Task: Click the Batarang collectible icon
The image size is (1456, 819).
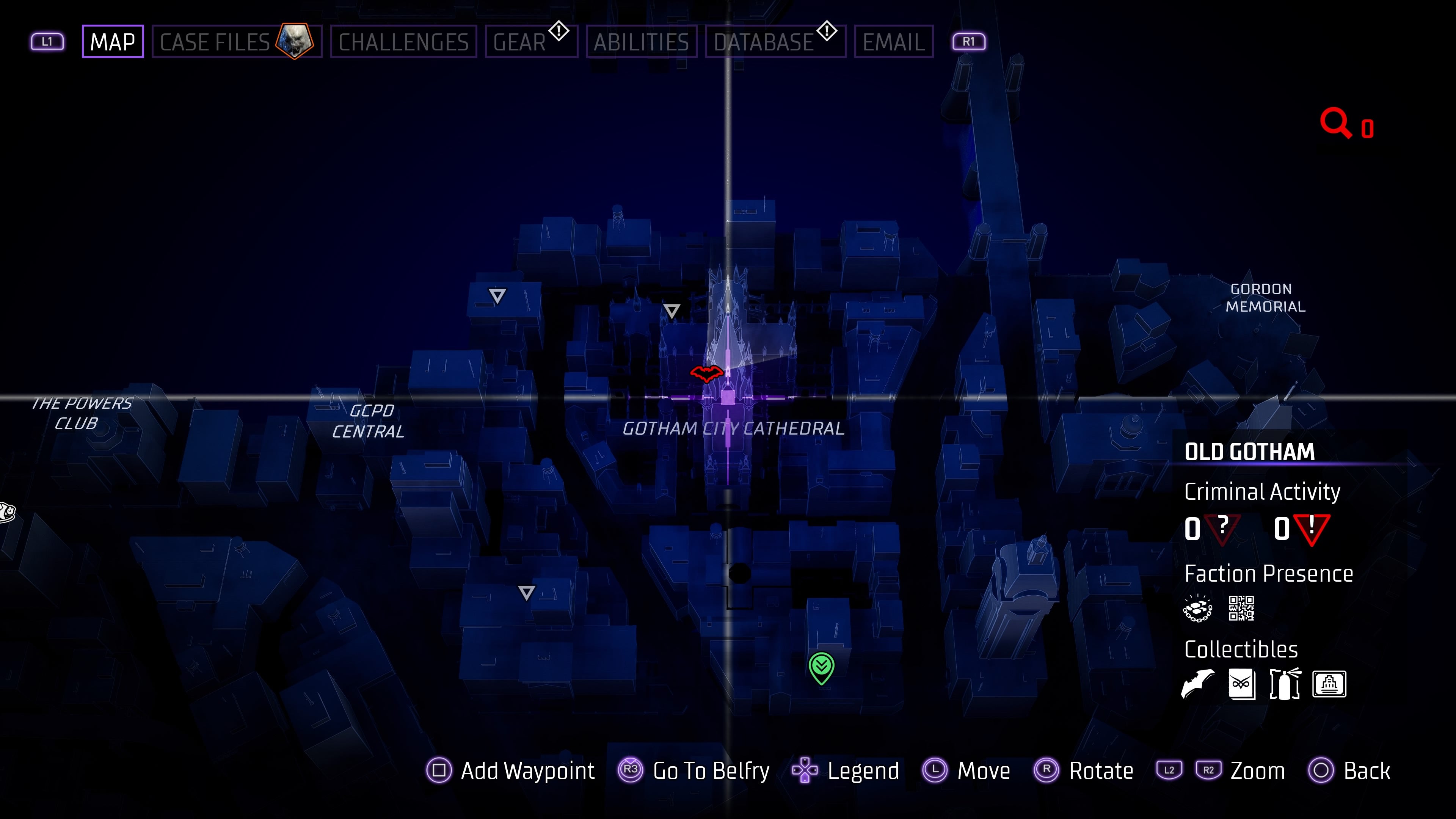Action: (x=1197, y=684)
